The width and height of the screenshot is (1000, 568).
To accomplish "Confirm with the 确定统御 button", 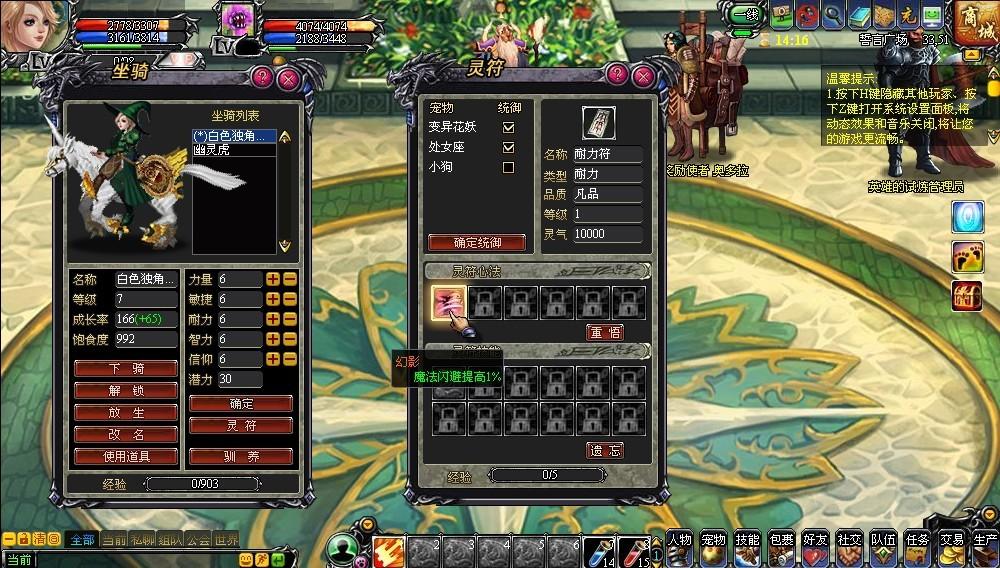I will tap(478, 242).
